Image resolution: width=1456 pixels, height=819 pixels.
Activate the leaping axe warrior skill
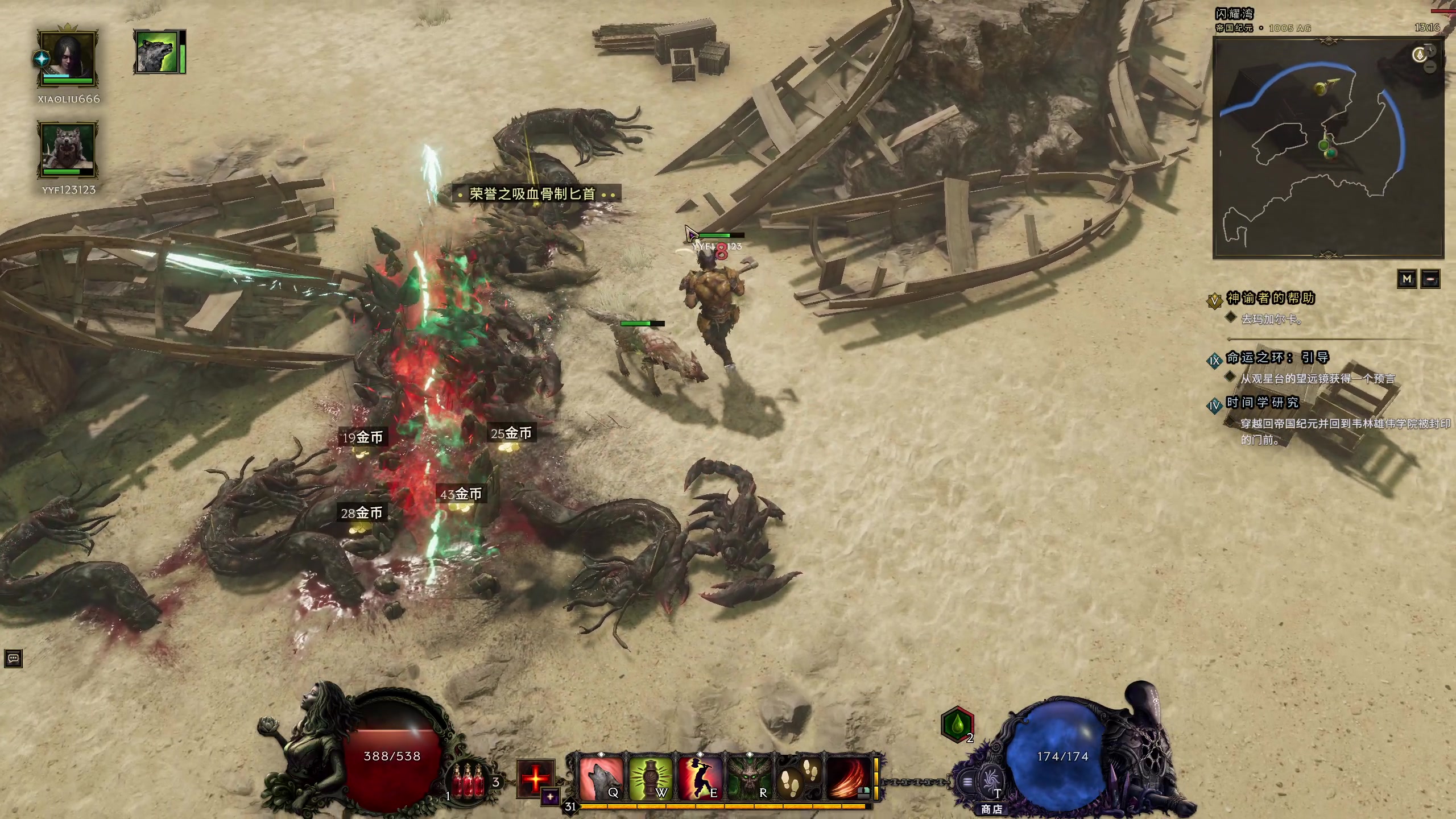click(699, 778)
